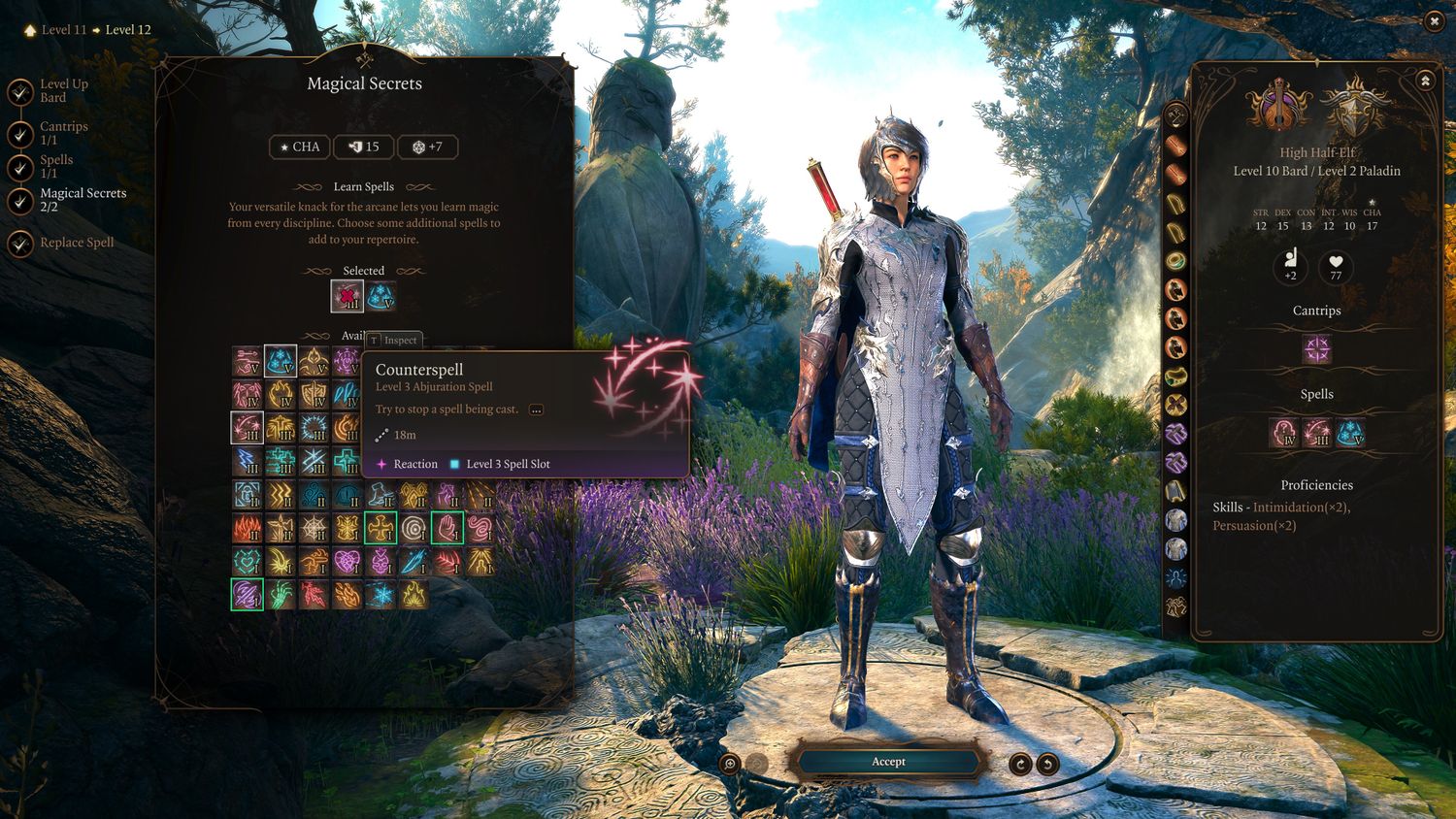
Task: Remove Counterspell from the Selected spells
Action: coord(347,296)
